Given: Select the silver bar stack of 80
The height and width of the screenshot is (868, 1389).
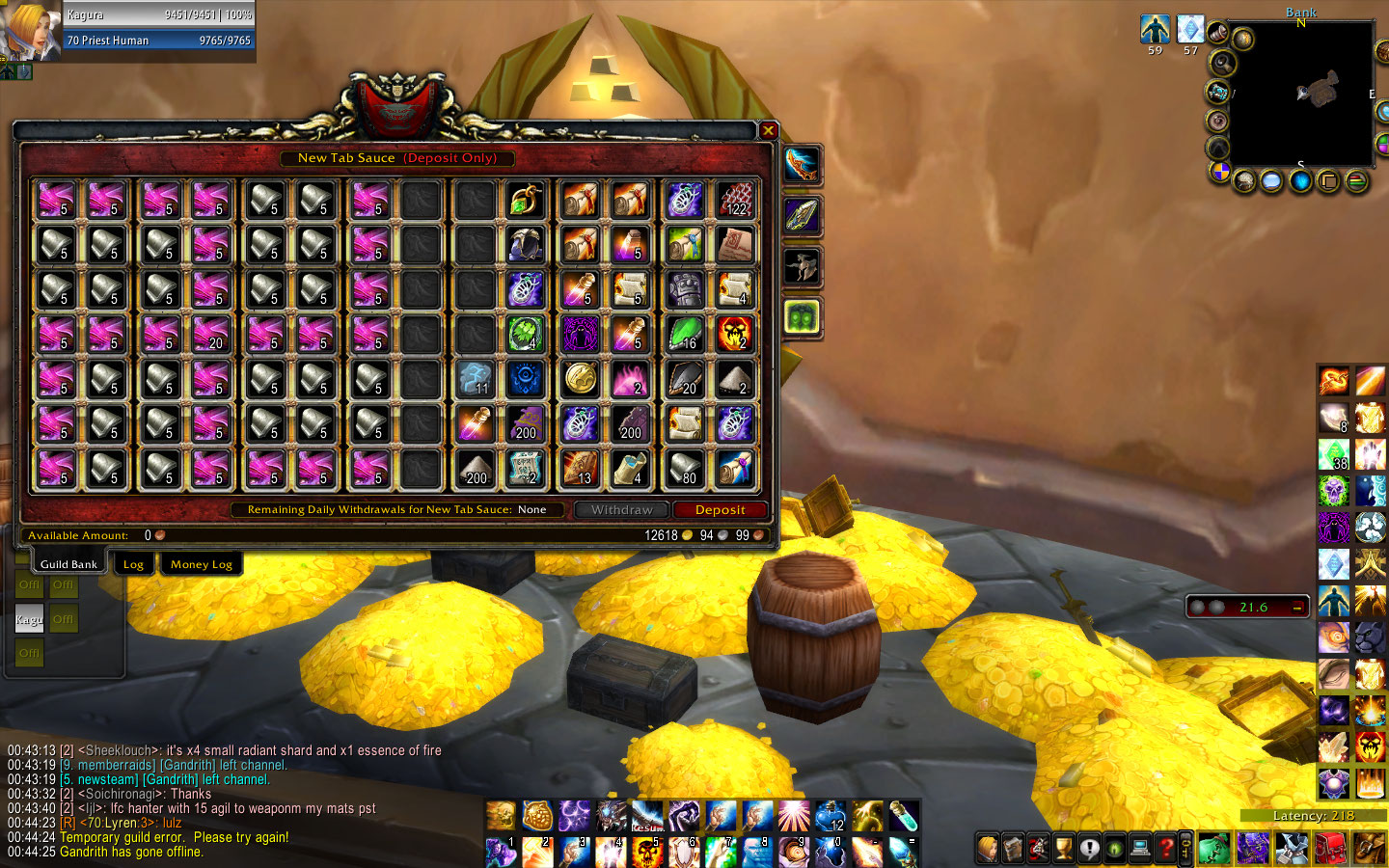Looking at the screenshot, I should (685, 469).
